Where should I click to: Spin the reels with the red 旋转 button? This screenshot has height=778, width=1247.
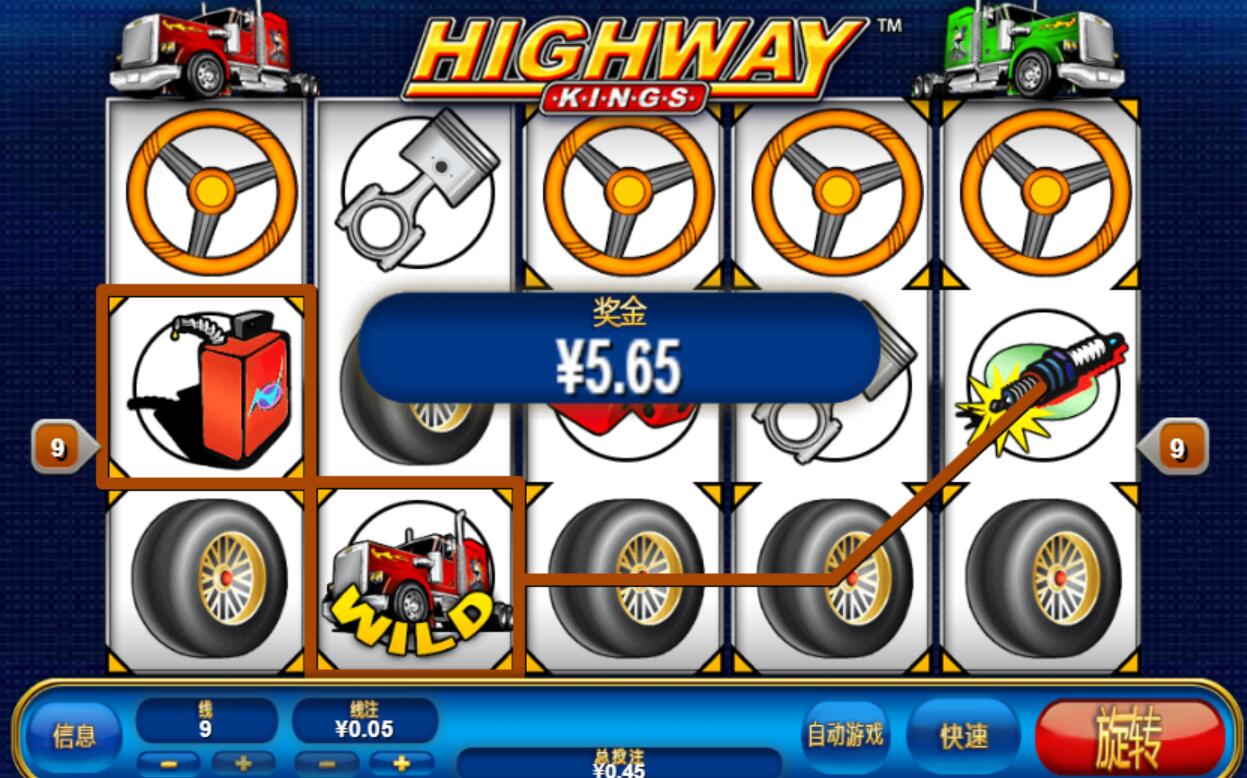click(1130, 736)
